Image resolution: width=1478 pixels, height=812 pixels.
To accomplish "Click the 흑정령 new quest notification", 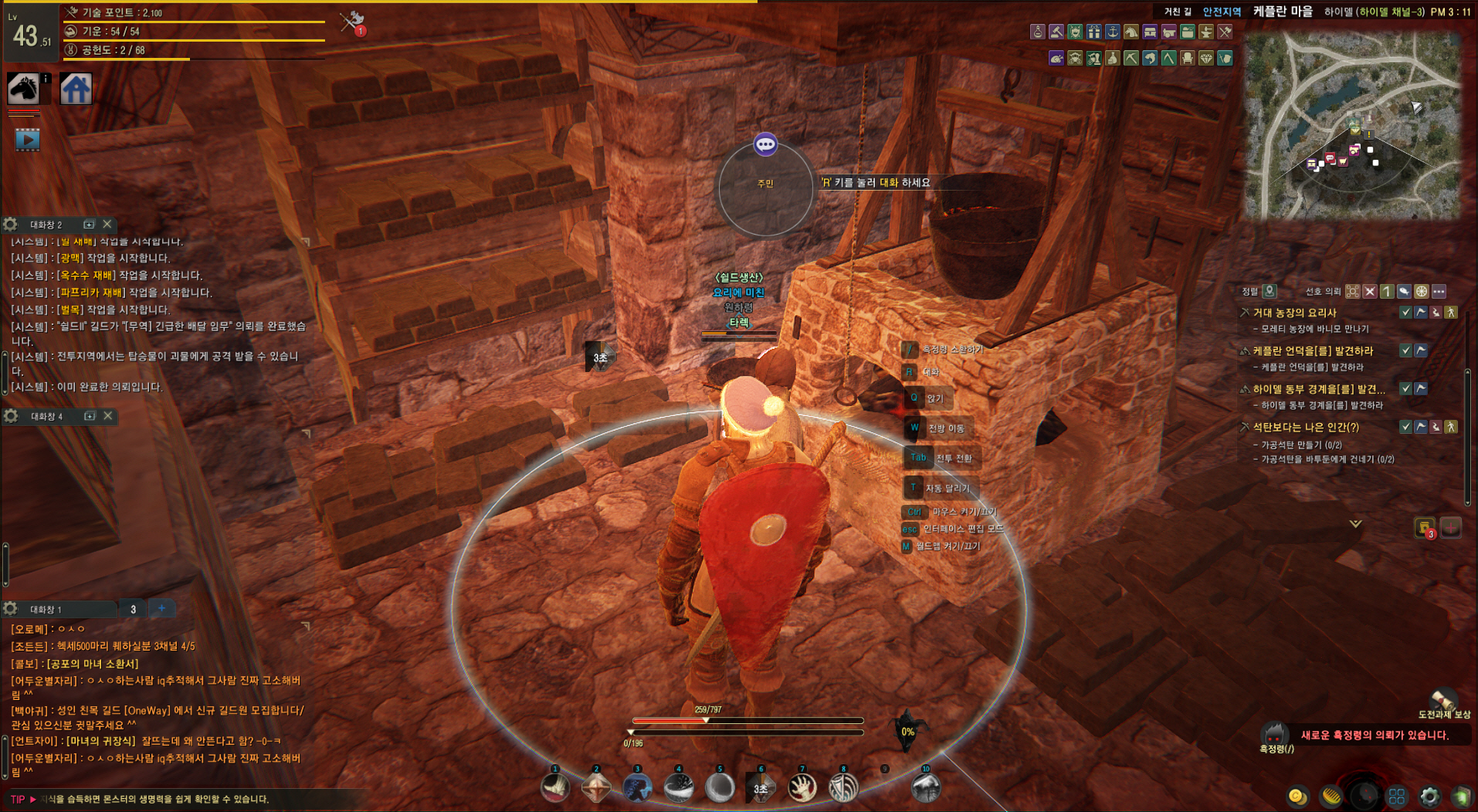I will tap(1374, 735).
